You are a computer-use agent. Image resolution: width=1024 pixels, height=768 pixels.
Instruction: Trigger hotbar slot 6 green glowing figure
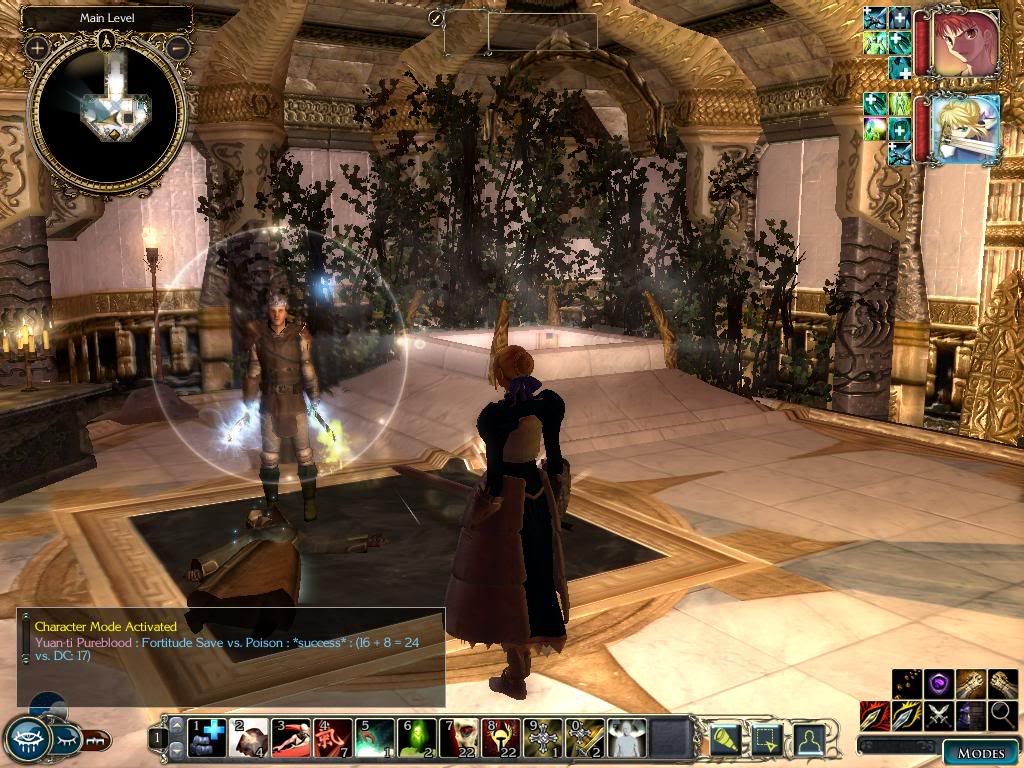click(x=417, y=738)
